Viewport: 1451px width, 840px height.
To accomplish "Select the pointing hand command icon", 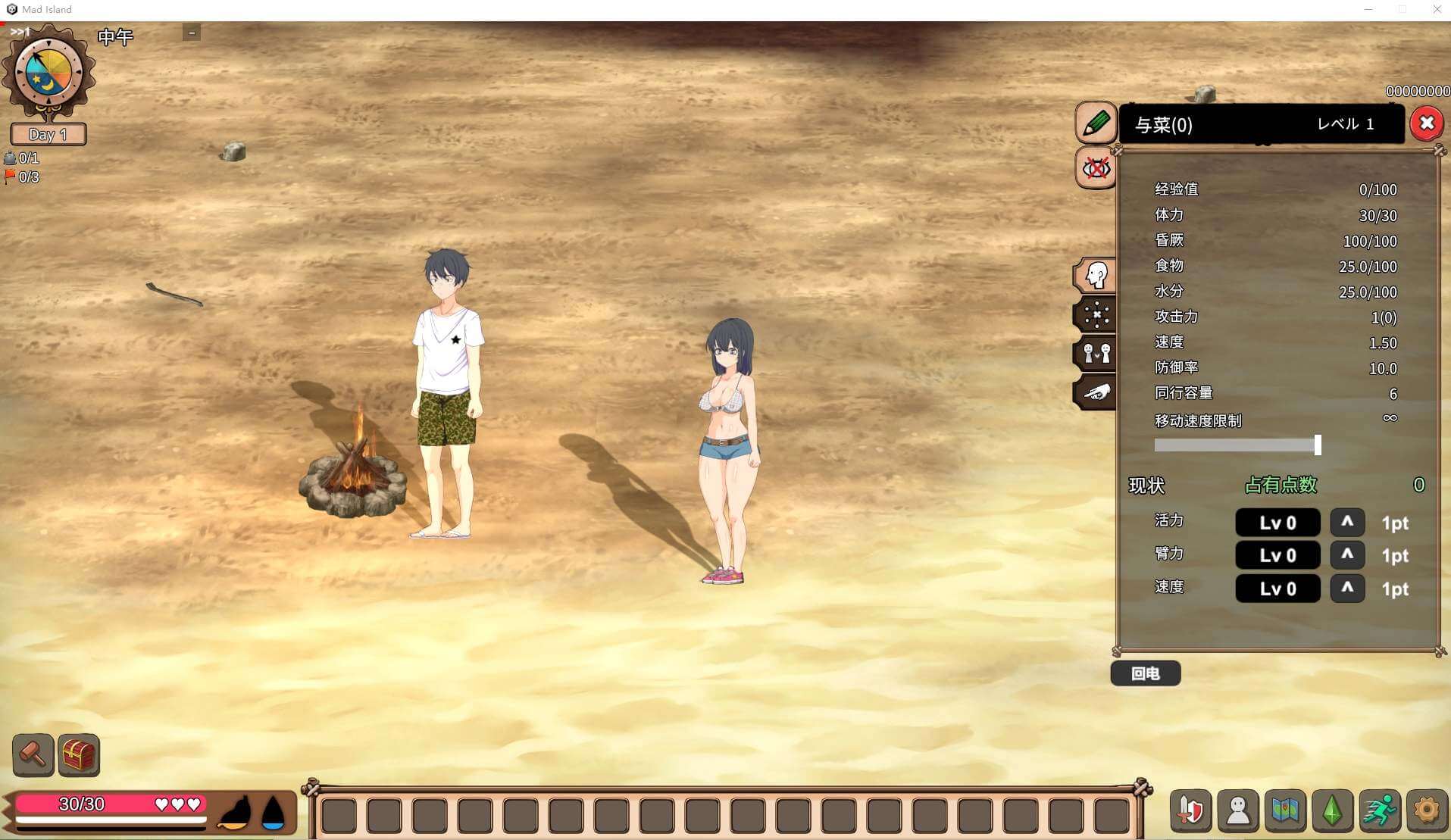I will click(1096, 392).
